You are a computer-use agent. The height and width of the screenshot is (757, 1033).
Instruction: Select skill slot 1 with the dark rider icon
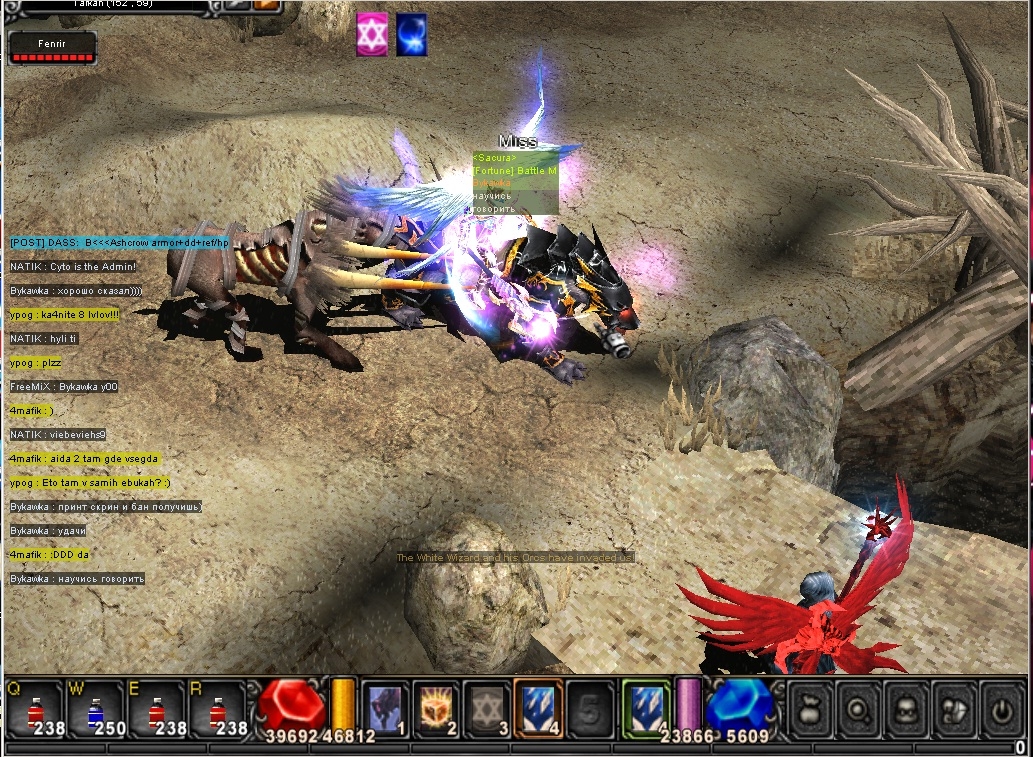click(386, 709)
